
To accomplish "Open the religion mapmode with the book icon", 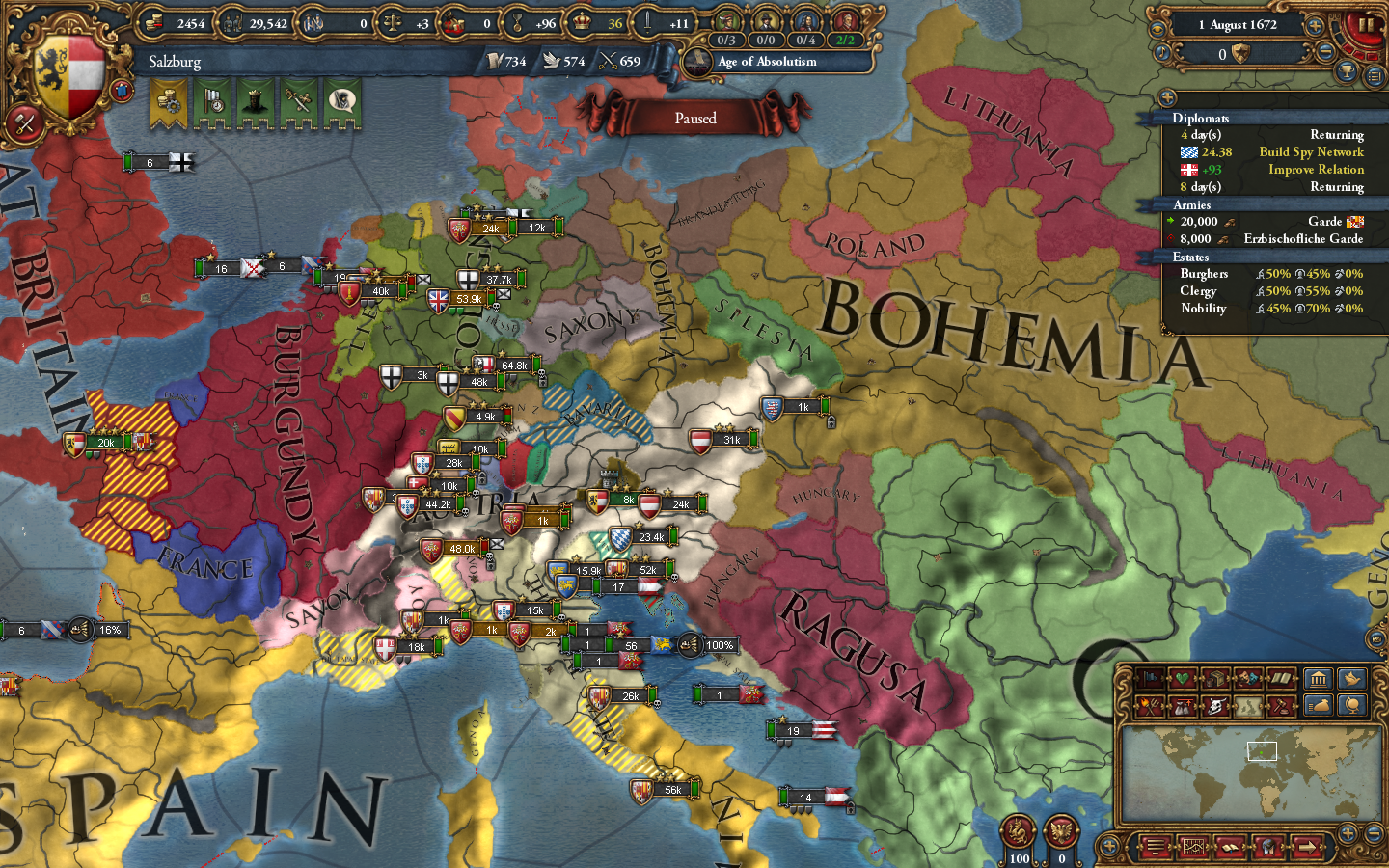I will tap(1281, 680).
